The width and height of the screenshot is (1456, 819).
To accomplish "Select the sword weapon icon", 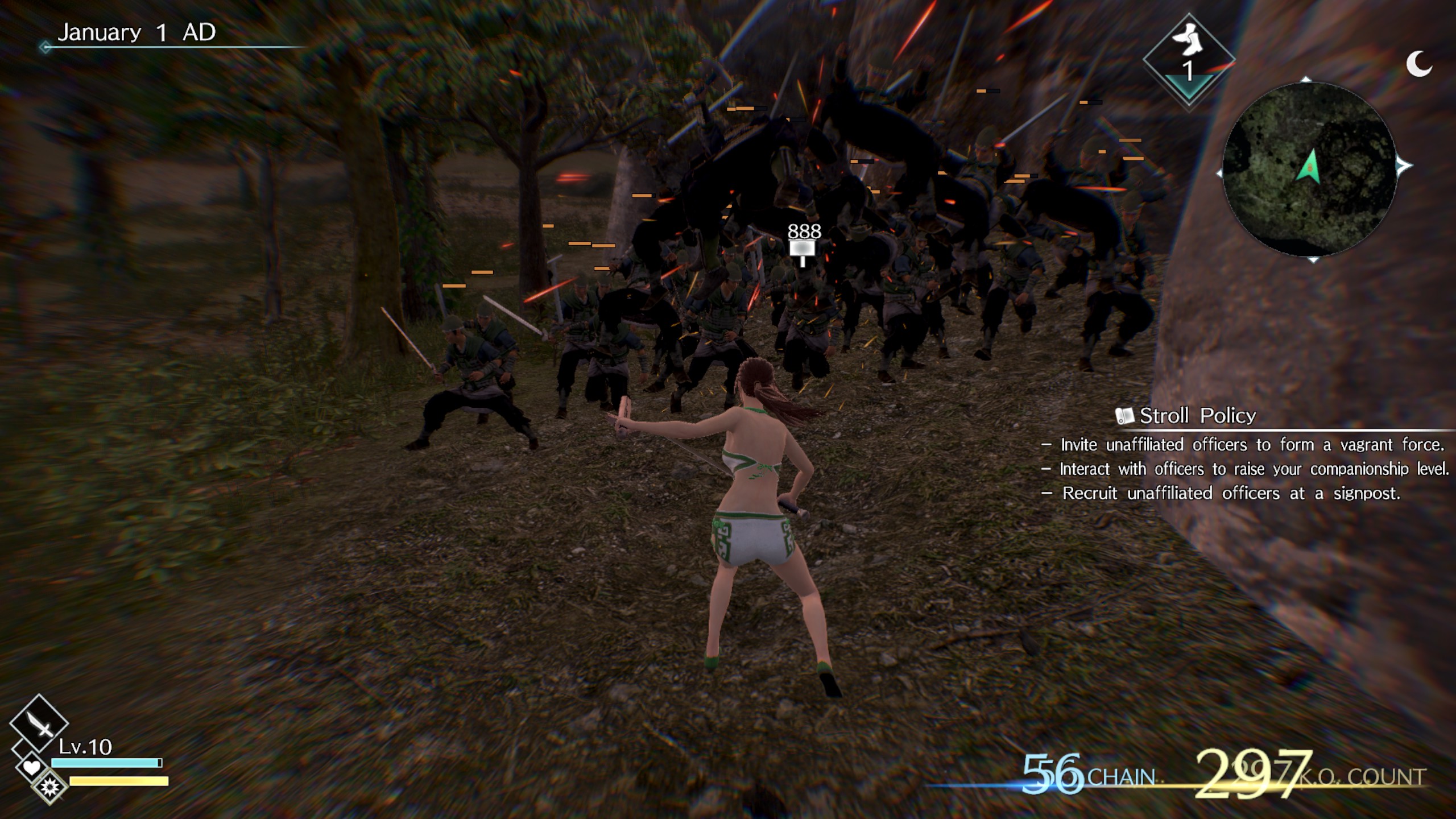I will click(39, 723).
